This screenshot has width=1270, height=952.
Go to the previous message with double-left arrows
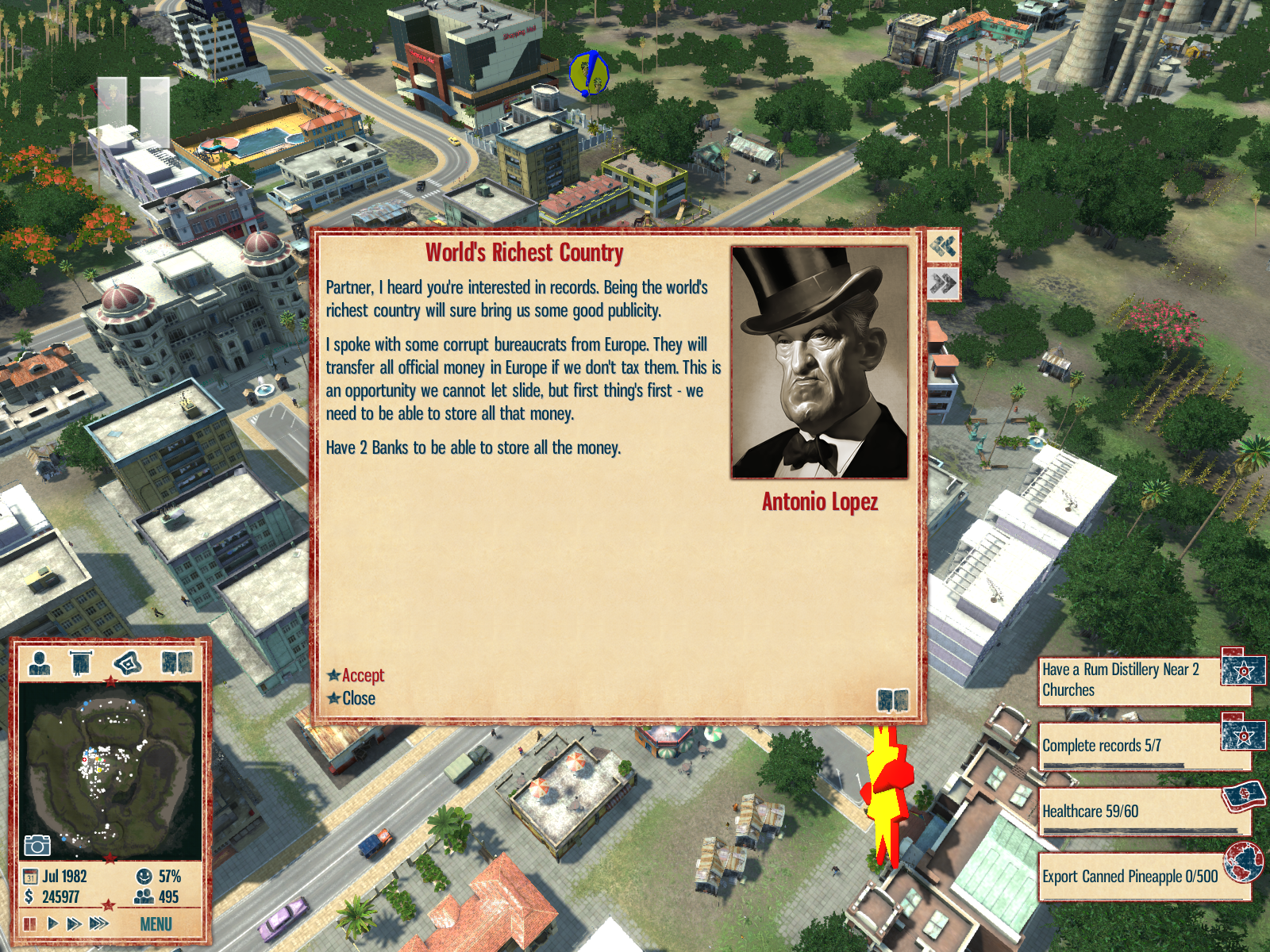943,247
